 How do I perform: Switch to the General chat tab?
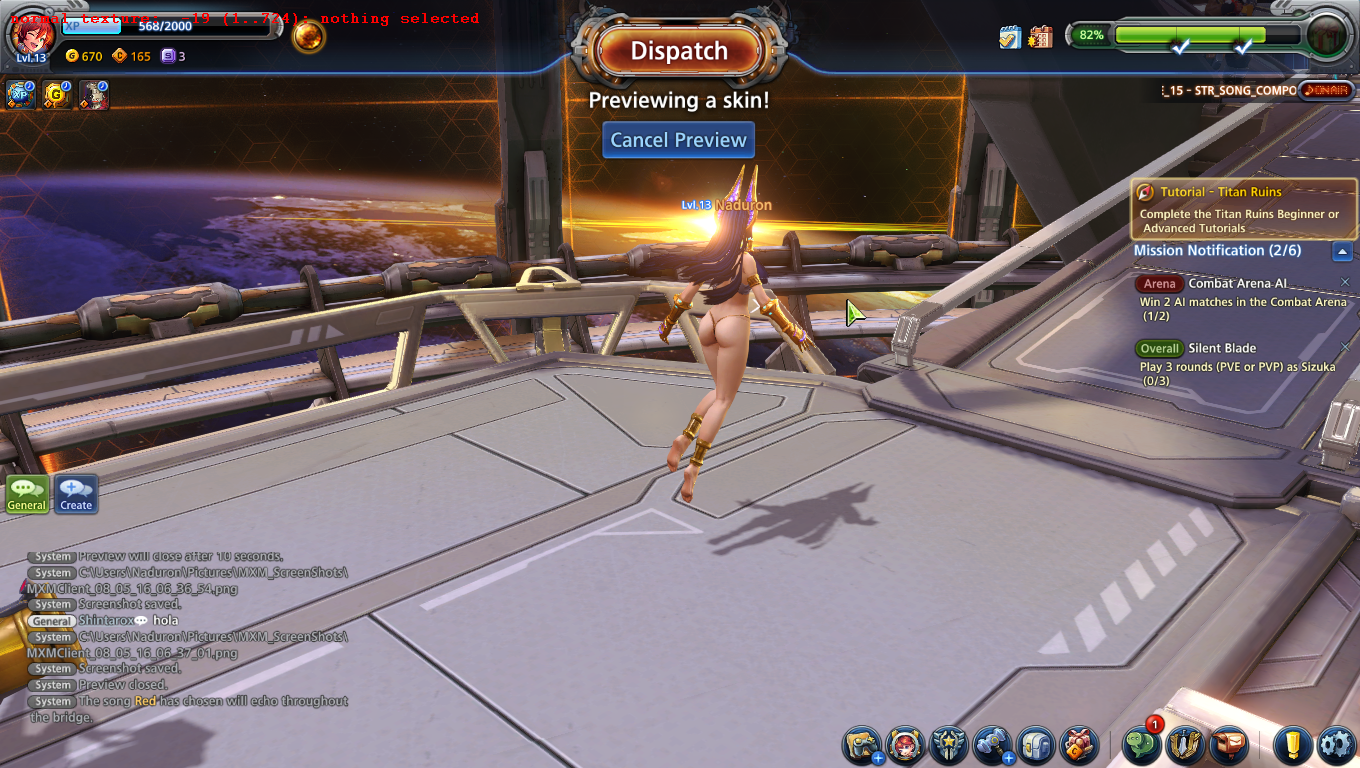[x=27, y=494]
